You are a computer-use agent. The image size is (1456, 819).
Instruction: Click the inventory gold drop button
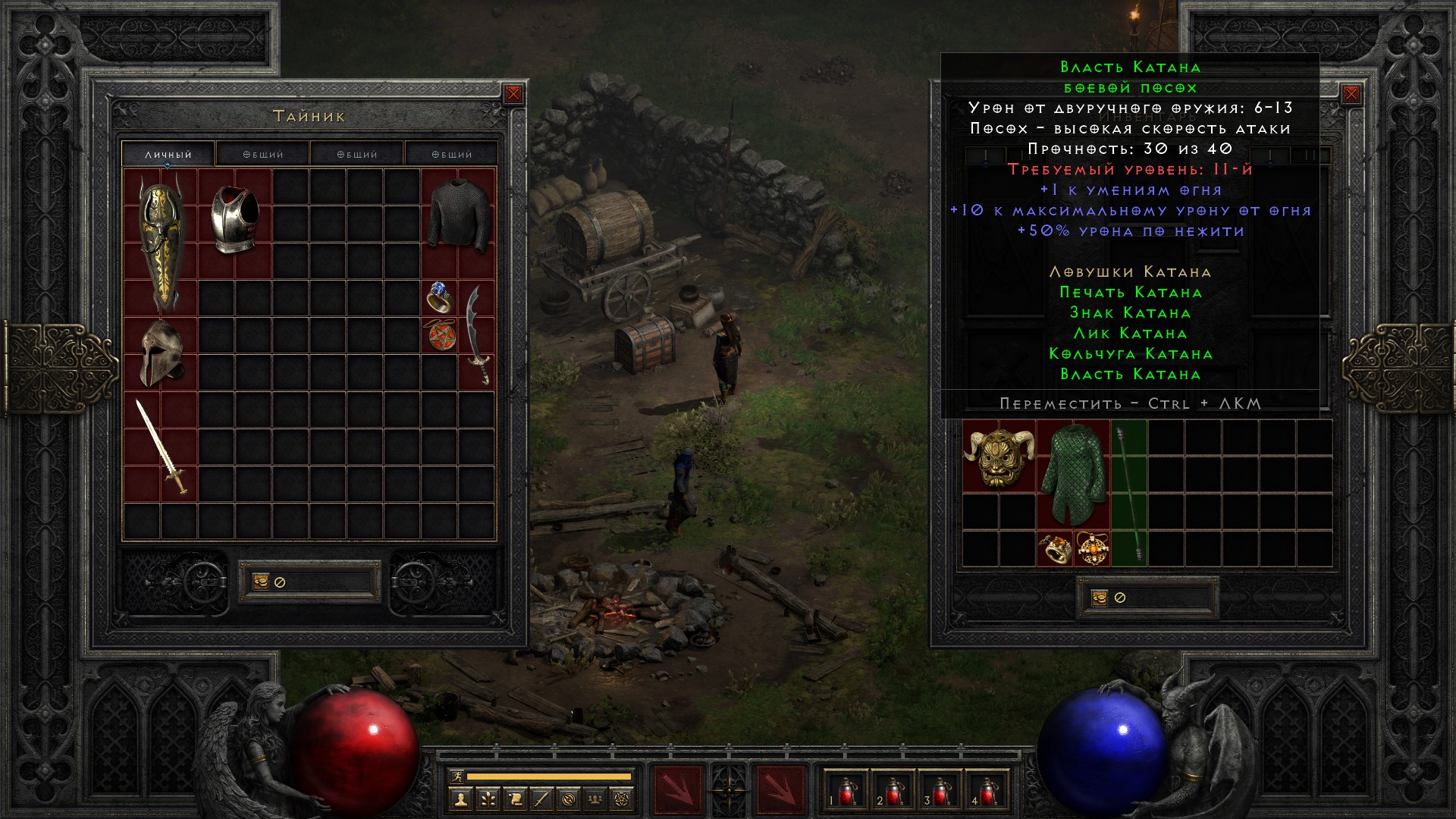[1100, 598]
